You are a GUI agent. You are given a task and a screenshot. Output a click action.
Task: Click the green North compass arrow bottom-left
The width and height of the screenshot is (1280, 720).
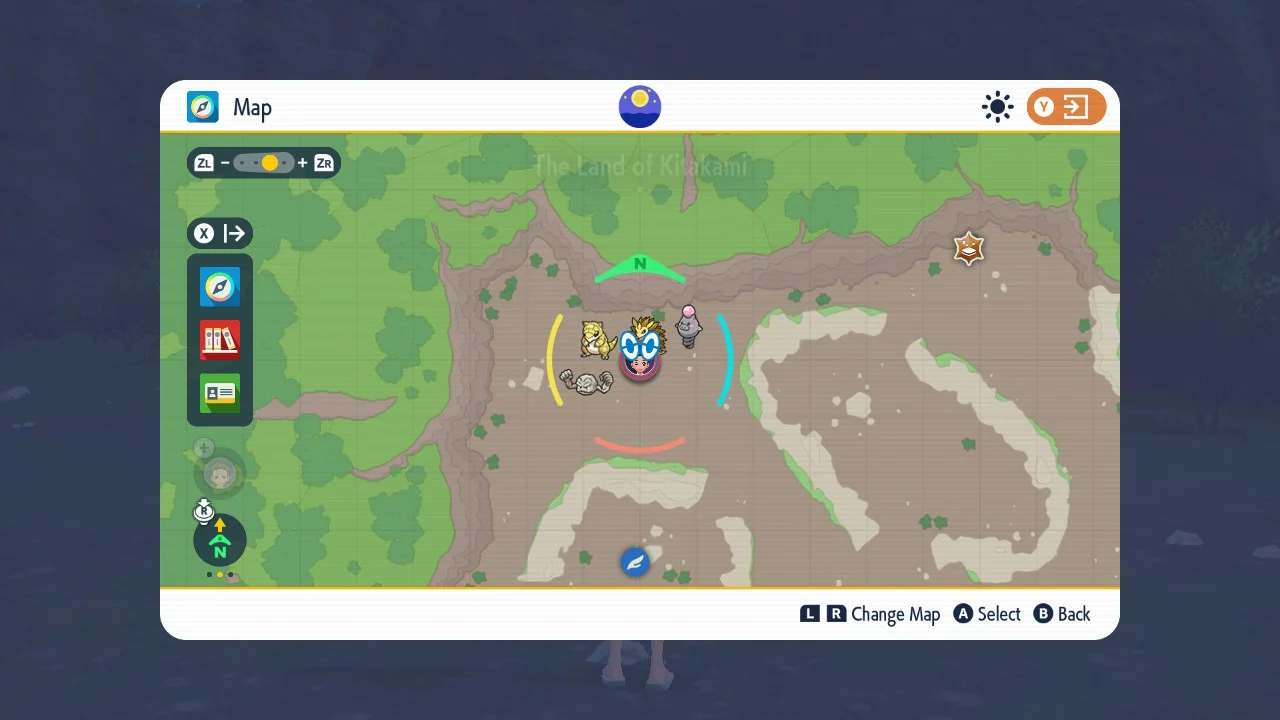pos(219,541)
